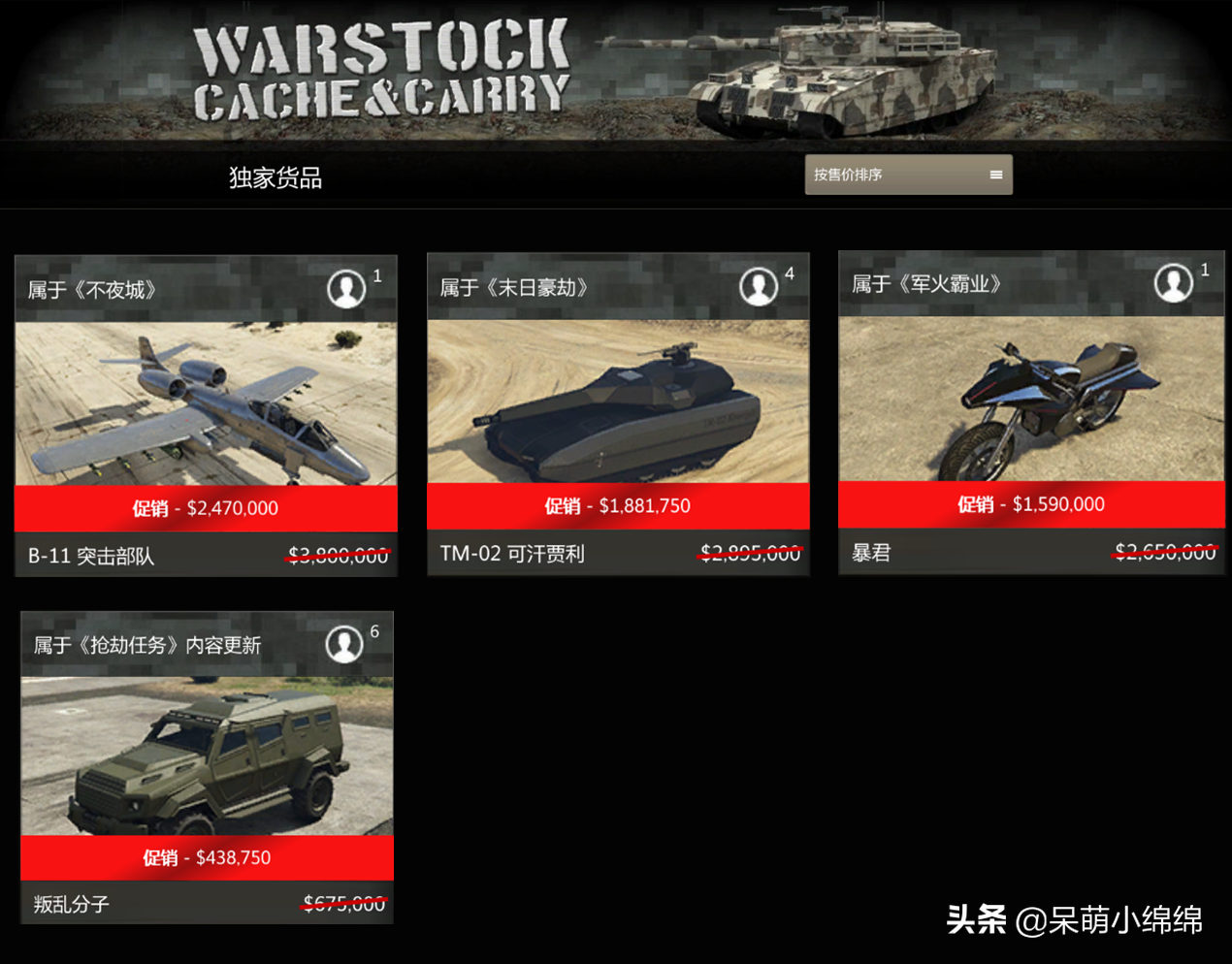
Task: View the 叛乱分子 armored truck listing
Action: [207, 756]
